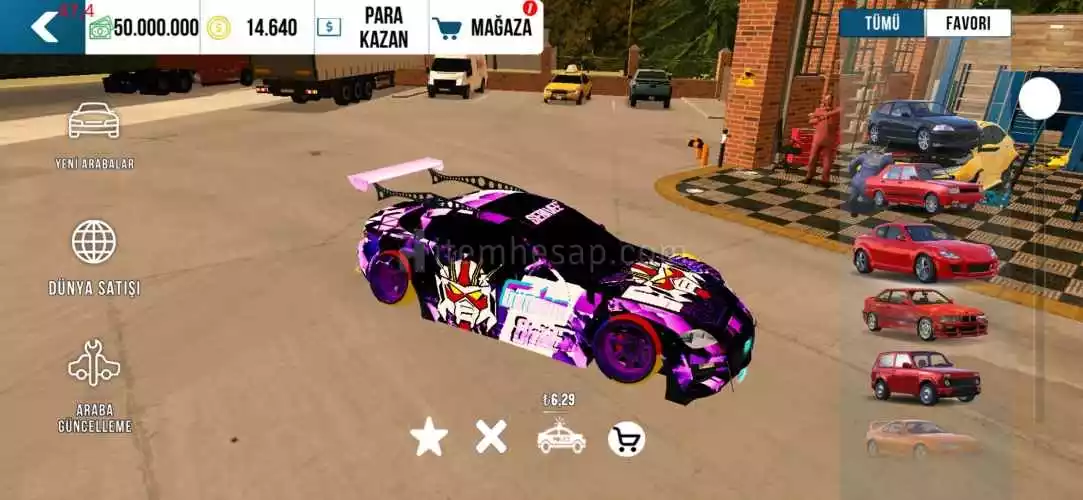Go back using the white arrow button
1083x500 pixels.
click(42, 27)
